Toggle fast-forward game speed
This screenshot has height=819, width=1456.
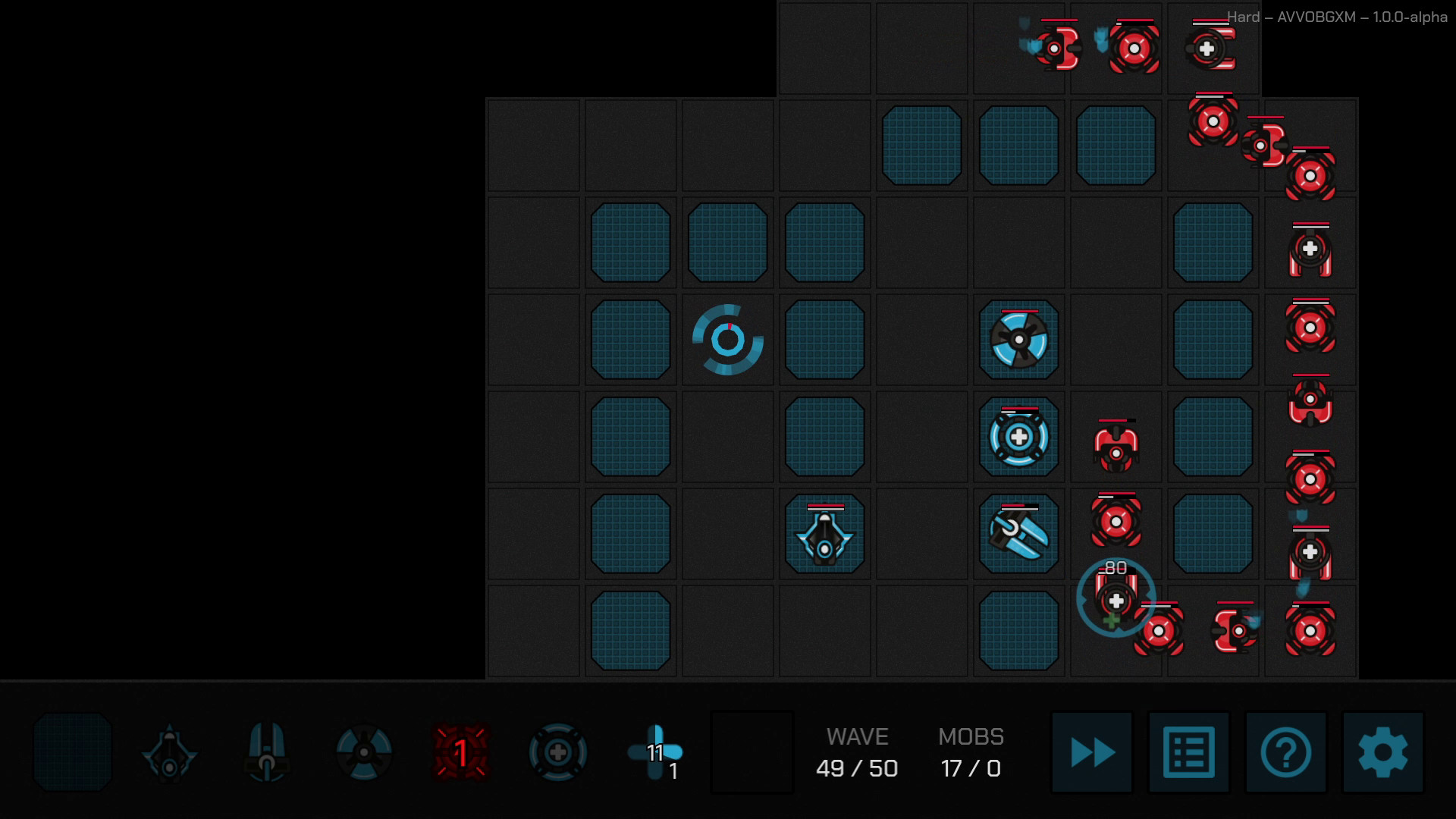coord(1090,752)
